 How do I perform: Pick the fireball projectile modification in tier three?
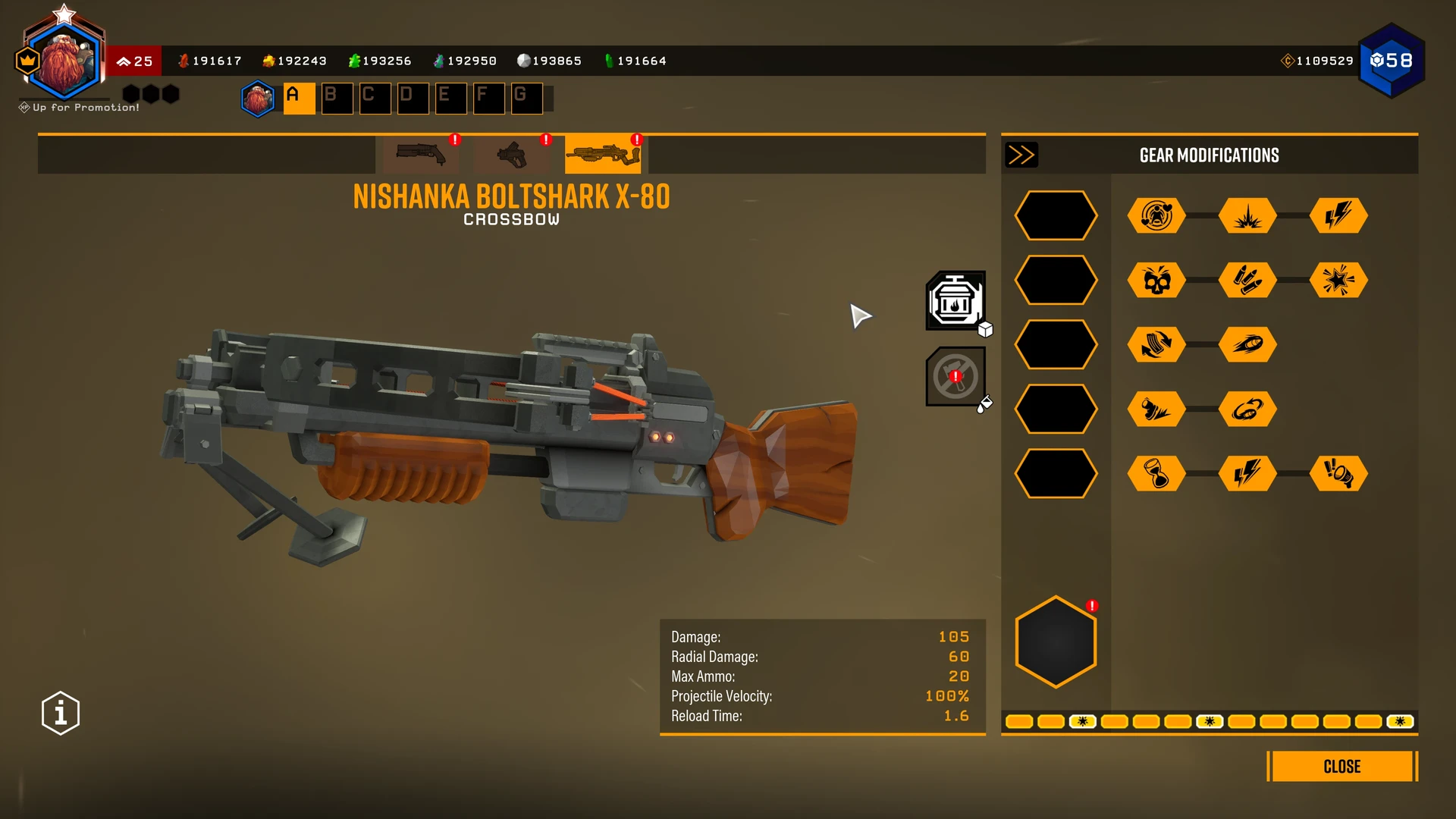pyautogui.click(x=1247, y=345)
